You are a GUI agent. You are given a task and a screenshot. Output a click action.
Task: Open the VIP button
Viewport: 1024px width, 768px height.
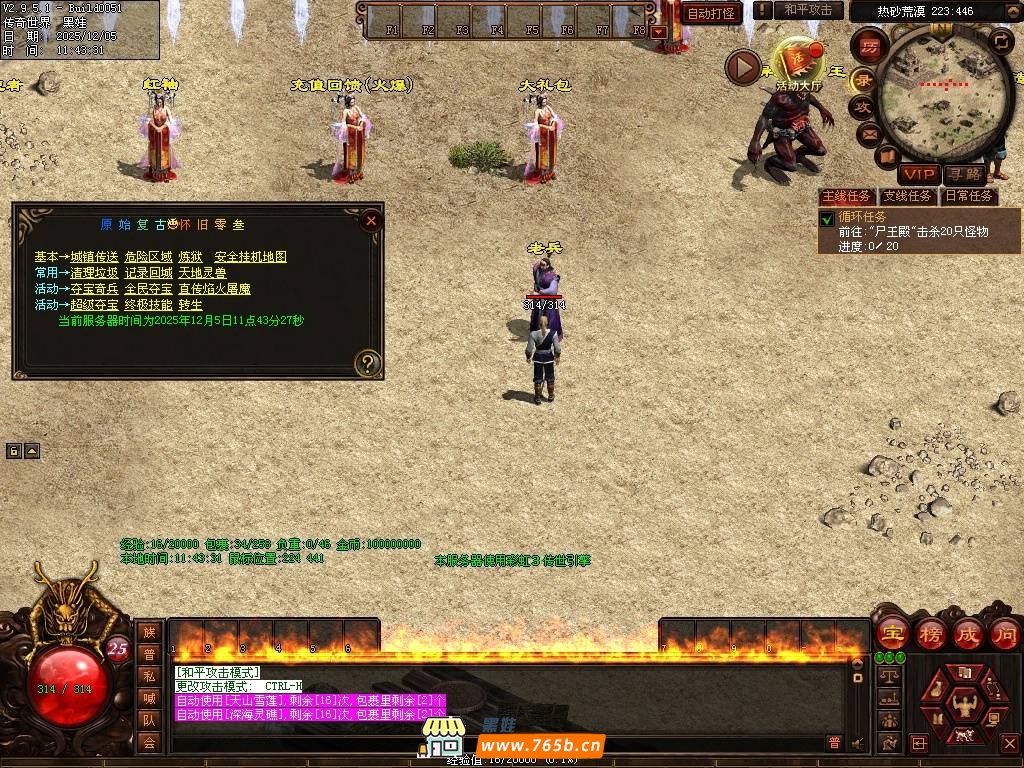917,175
